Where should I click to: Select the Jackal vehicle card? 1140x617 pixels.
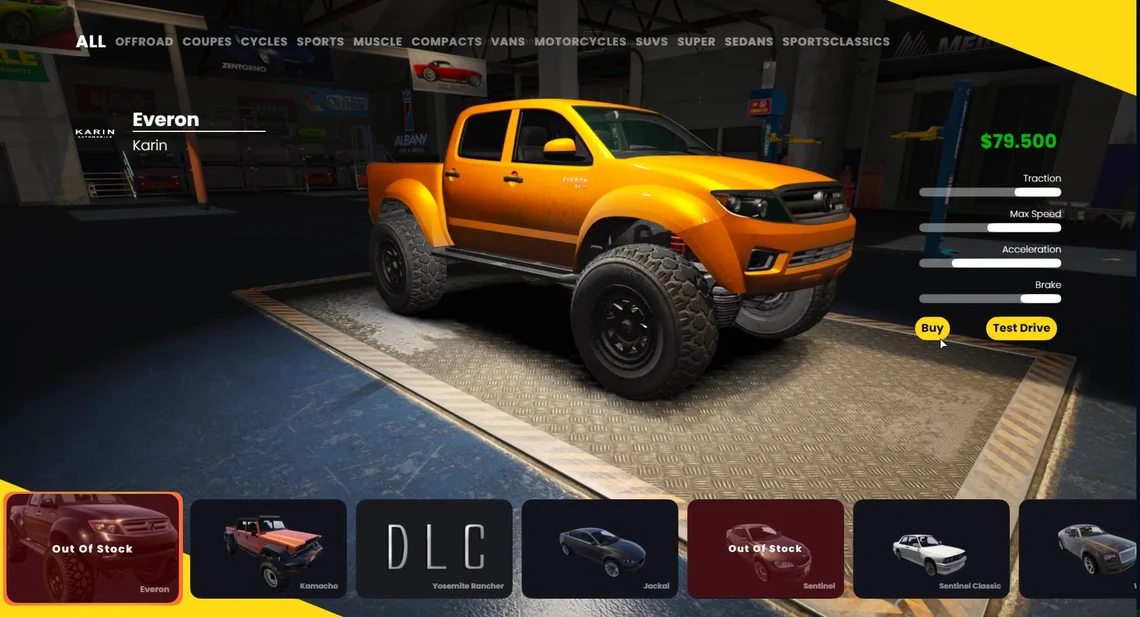pyautogui.click(x=600, y=548)
